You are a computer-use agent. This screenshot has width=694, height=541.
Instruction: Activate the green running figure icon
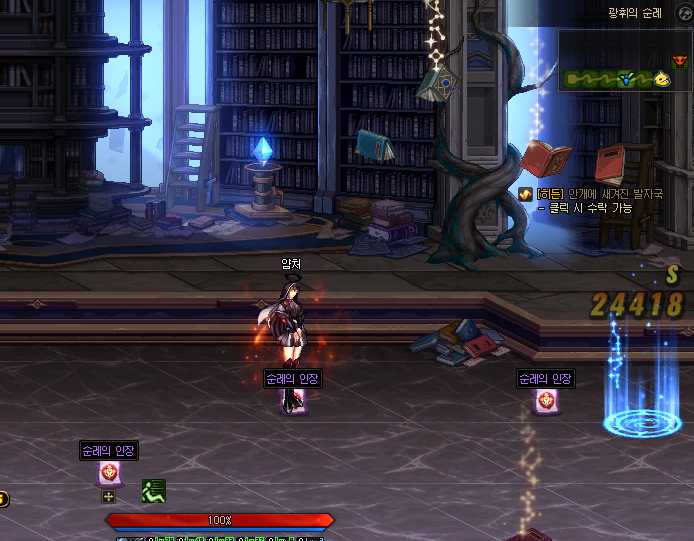(x=153, y=491)
